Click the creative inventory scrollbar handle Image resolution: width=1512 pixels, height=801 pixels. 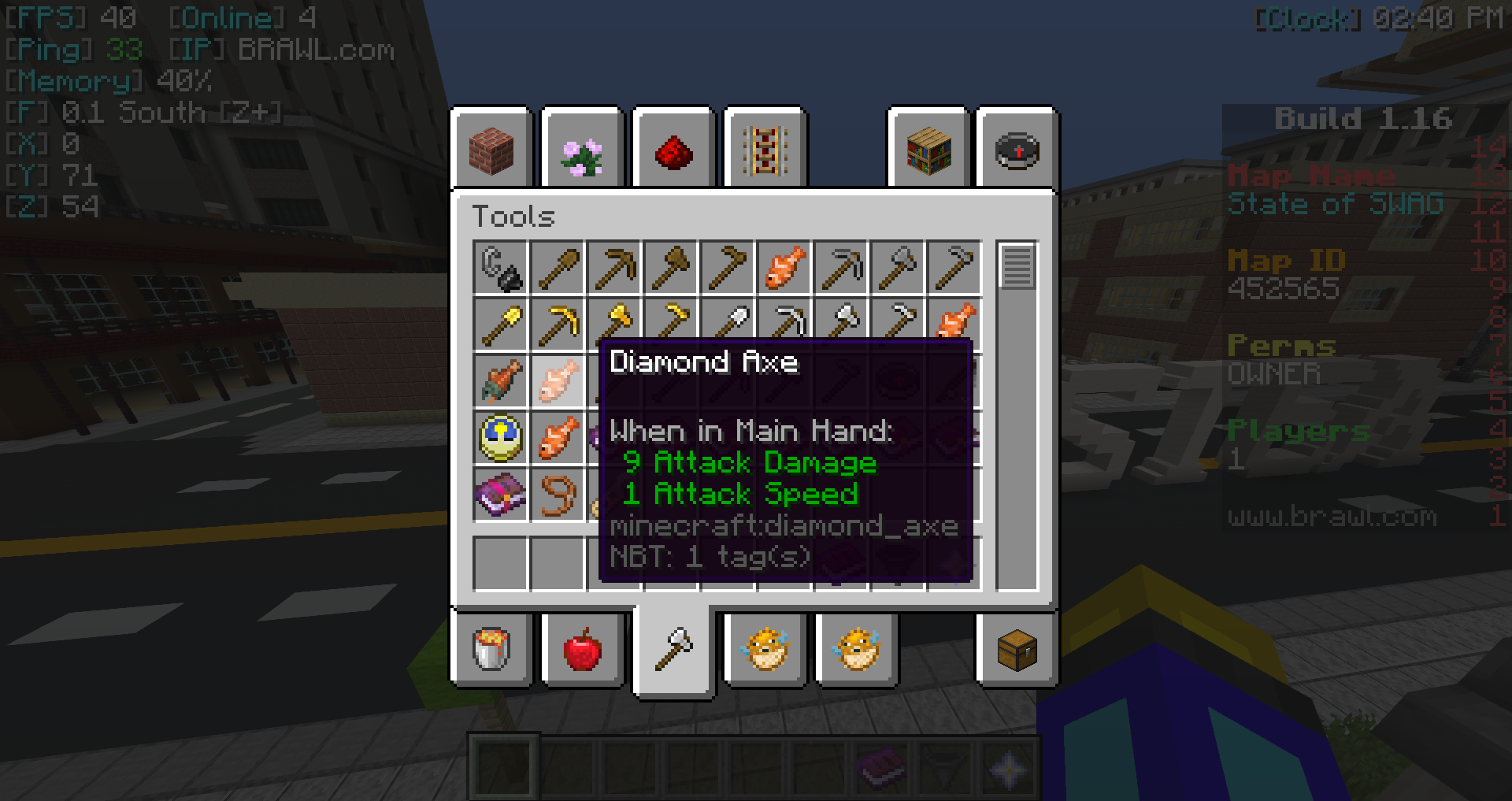click(x=1017, y=267)
